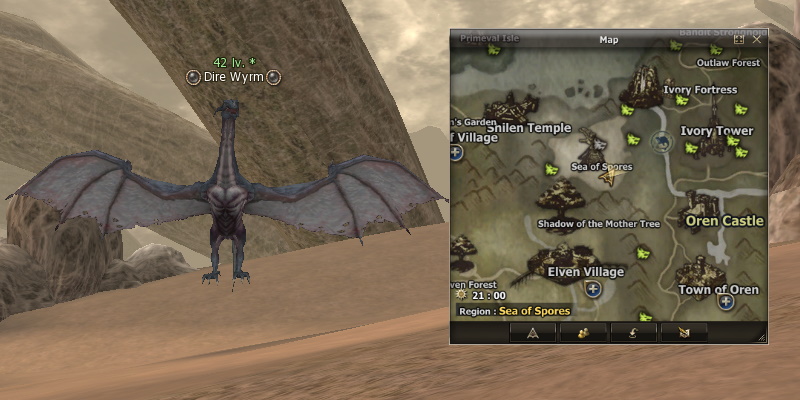Activate the tent-shaped map toolbar button

pos(533,332)
